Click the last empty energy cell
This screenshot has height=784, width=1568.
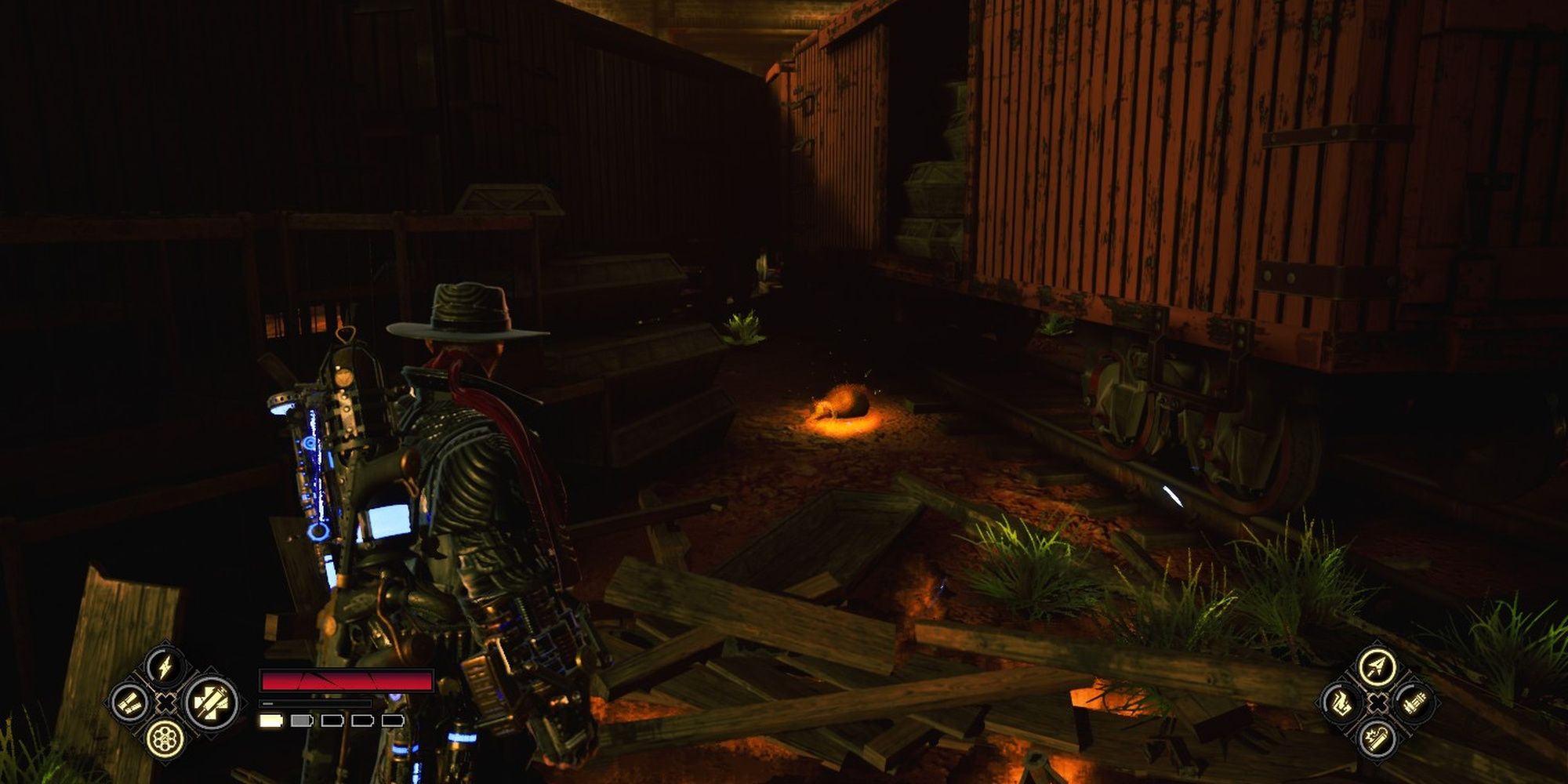(394, 721)
